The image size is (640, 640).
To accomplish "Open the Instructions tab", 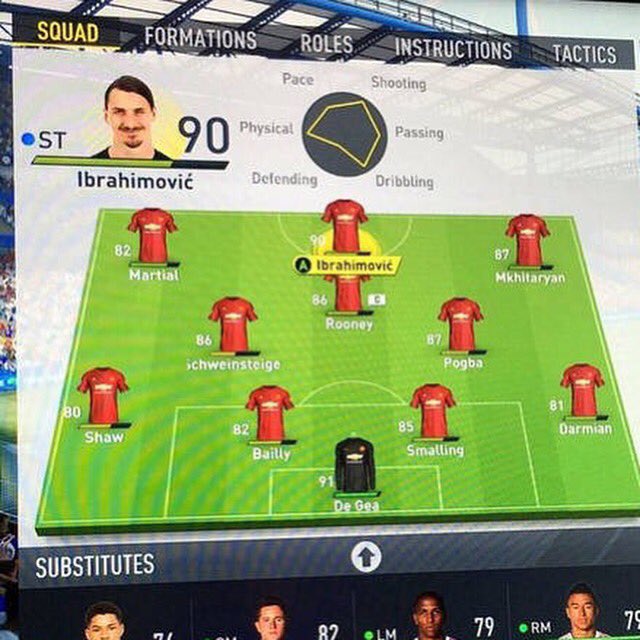I will click(x=453, y=49).
